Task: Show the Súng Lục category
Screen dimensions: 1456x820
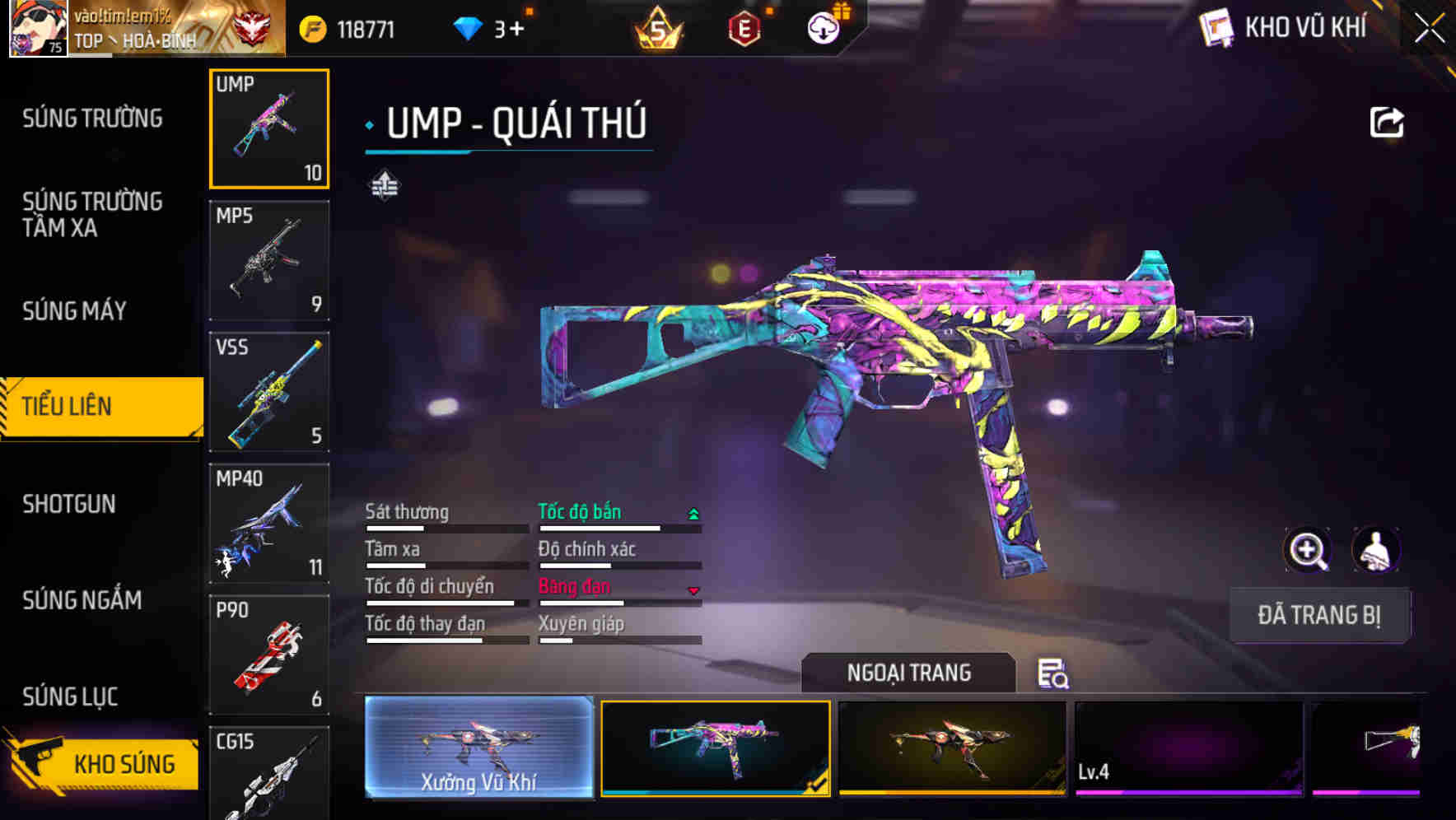Action: tap(70, 697)
